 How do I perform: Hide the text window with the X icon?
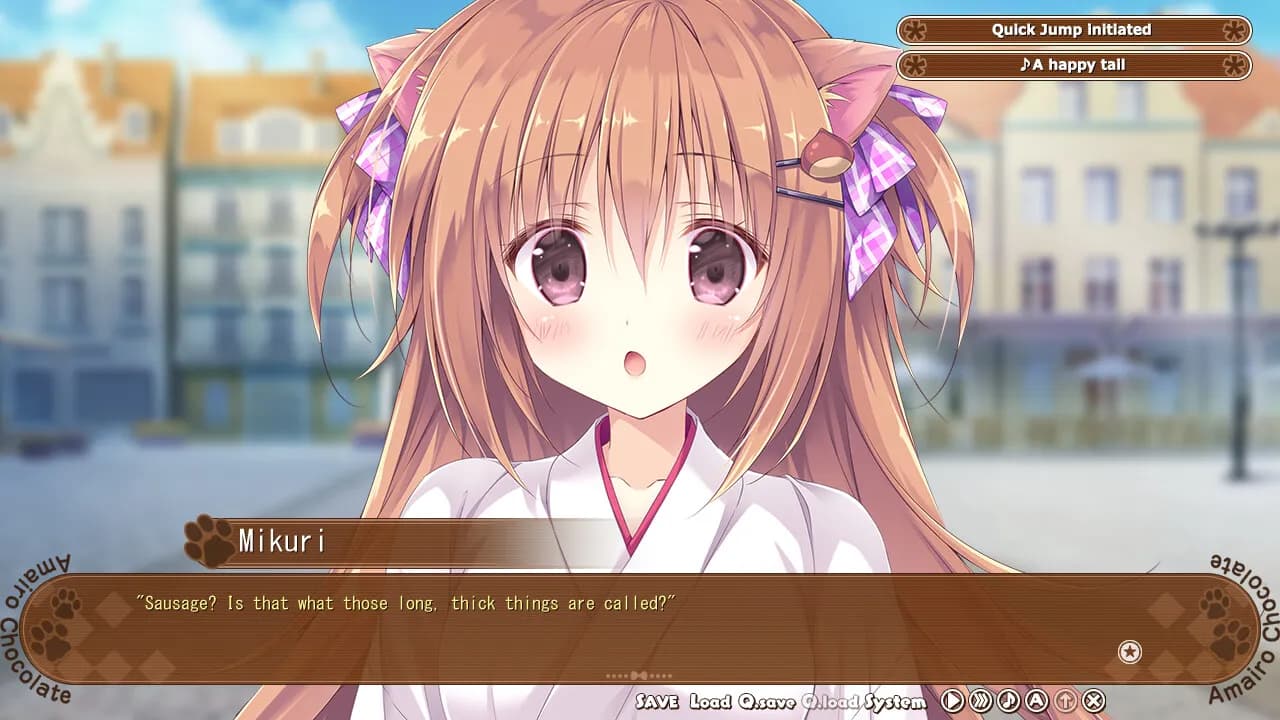tap(1094, 701)
